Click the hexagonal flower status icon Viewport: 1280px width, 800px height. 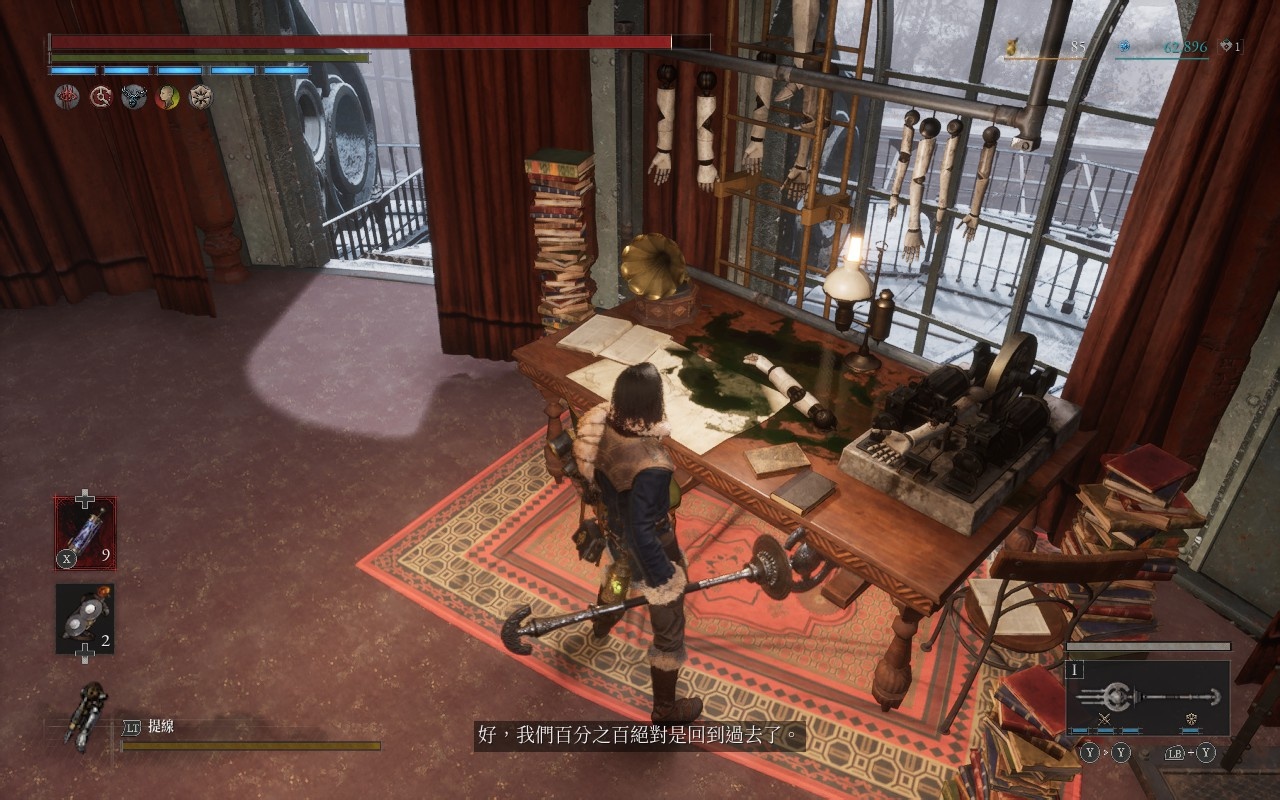201,97
